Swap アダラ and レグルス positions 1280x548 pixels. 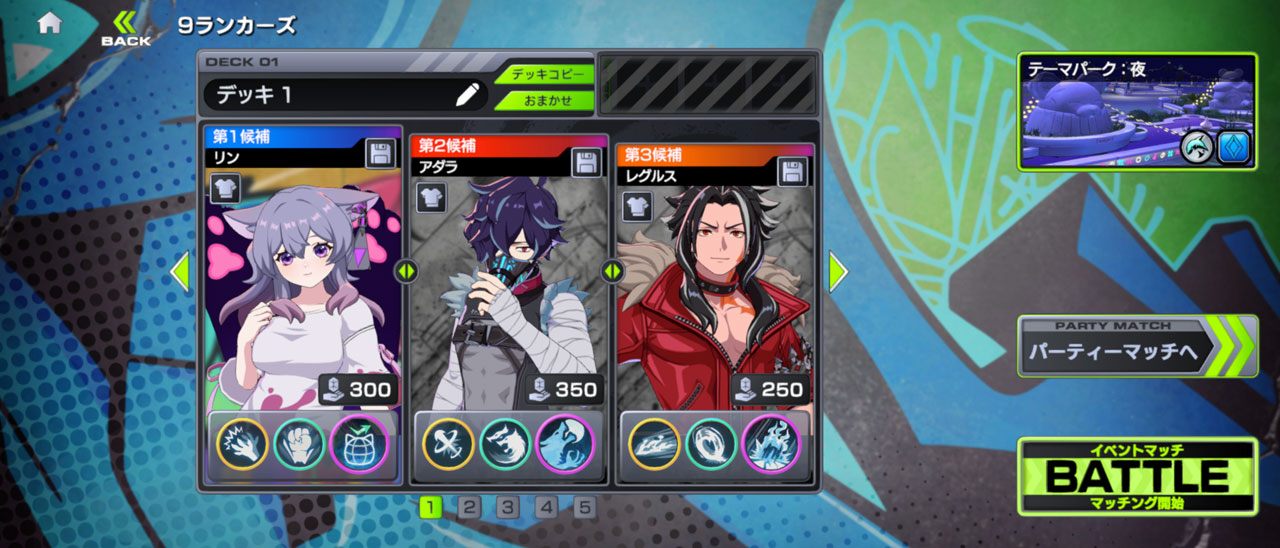coord(611,271)
